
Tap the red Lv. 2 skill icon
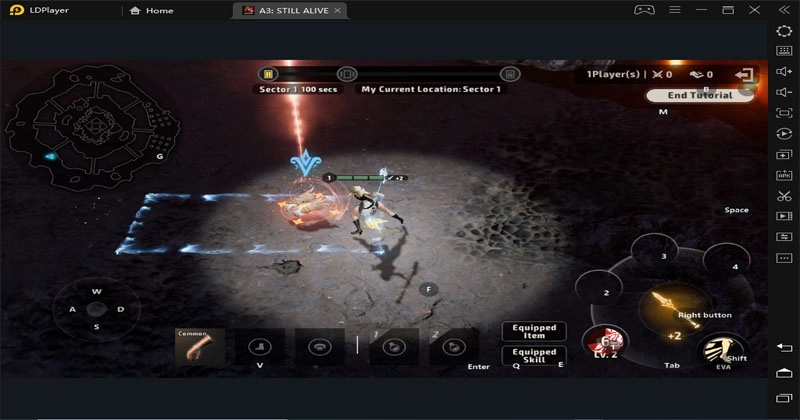[x=605, y=342]
